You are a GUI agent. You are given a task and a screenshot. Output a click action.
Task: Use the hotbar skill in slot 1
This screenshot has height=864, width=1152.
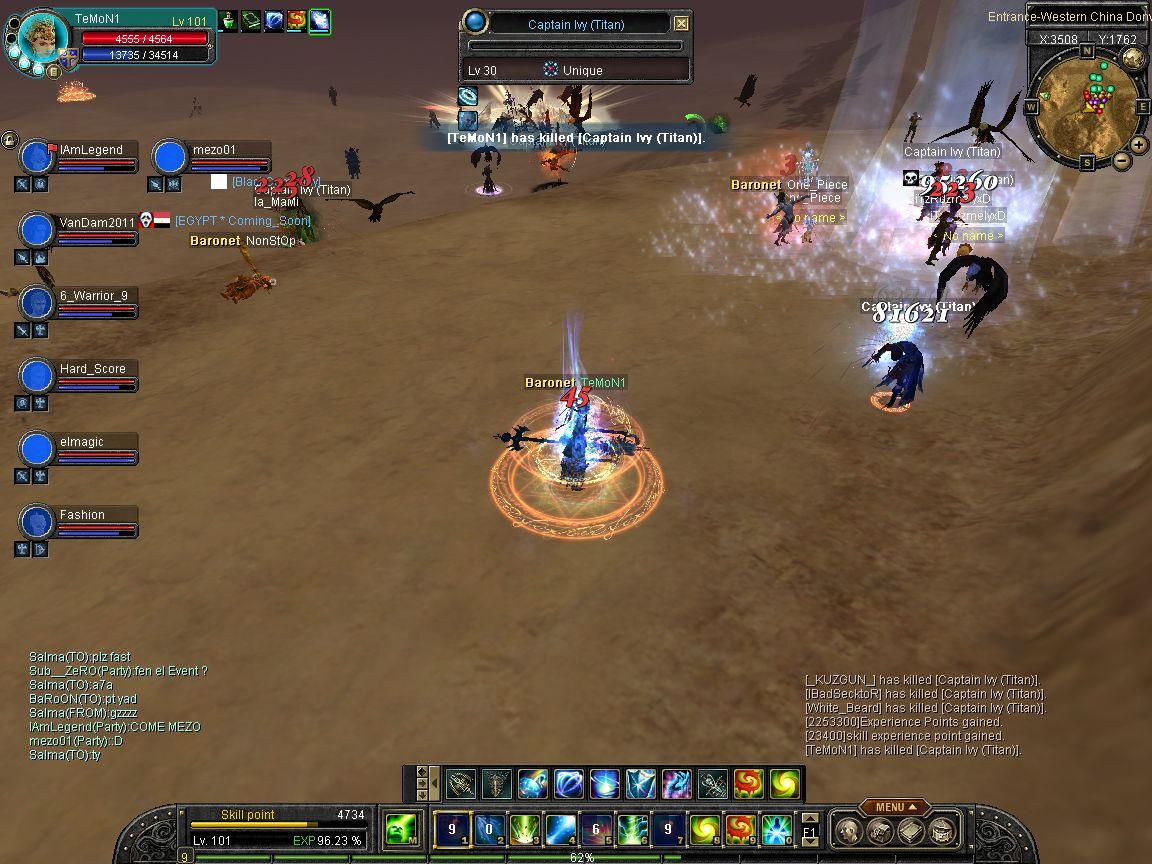[x=452, y=829]
